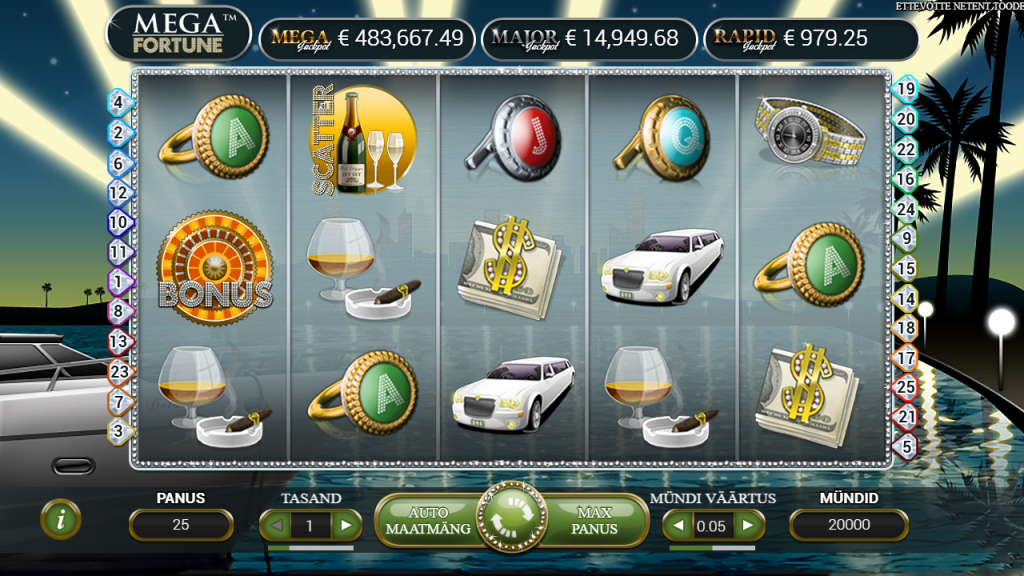Increase the Tasand bet level
Image resolution: width=1024 pixels, height=576 pixels.
pos(346,525)
